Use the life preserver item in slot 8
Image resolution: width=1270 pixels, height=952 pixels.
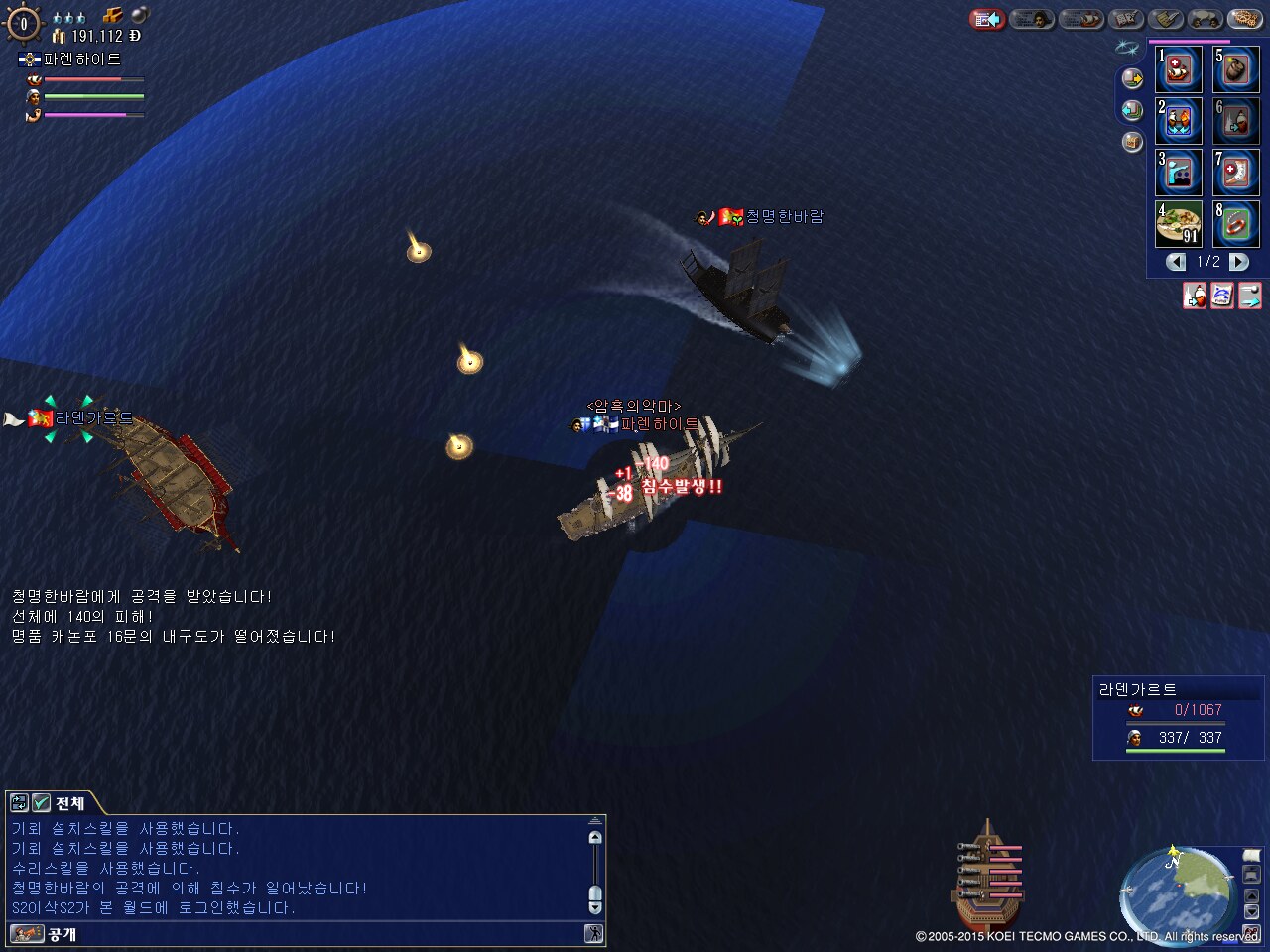pyautogui.click(x=1236, y=224)
